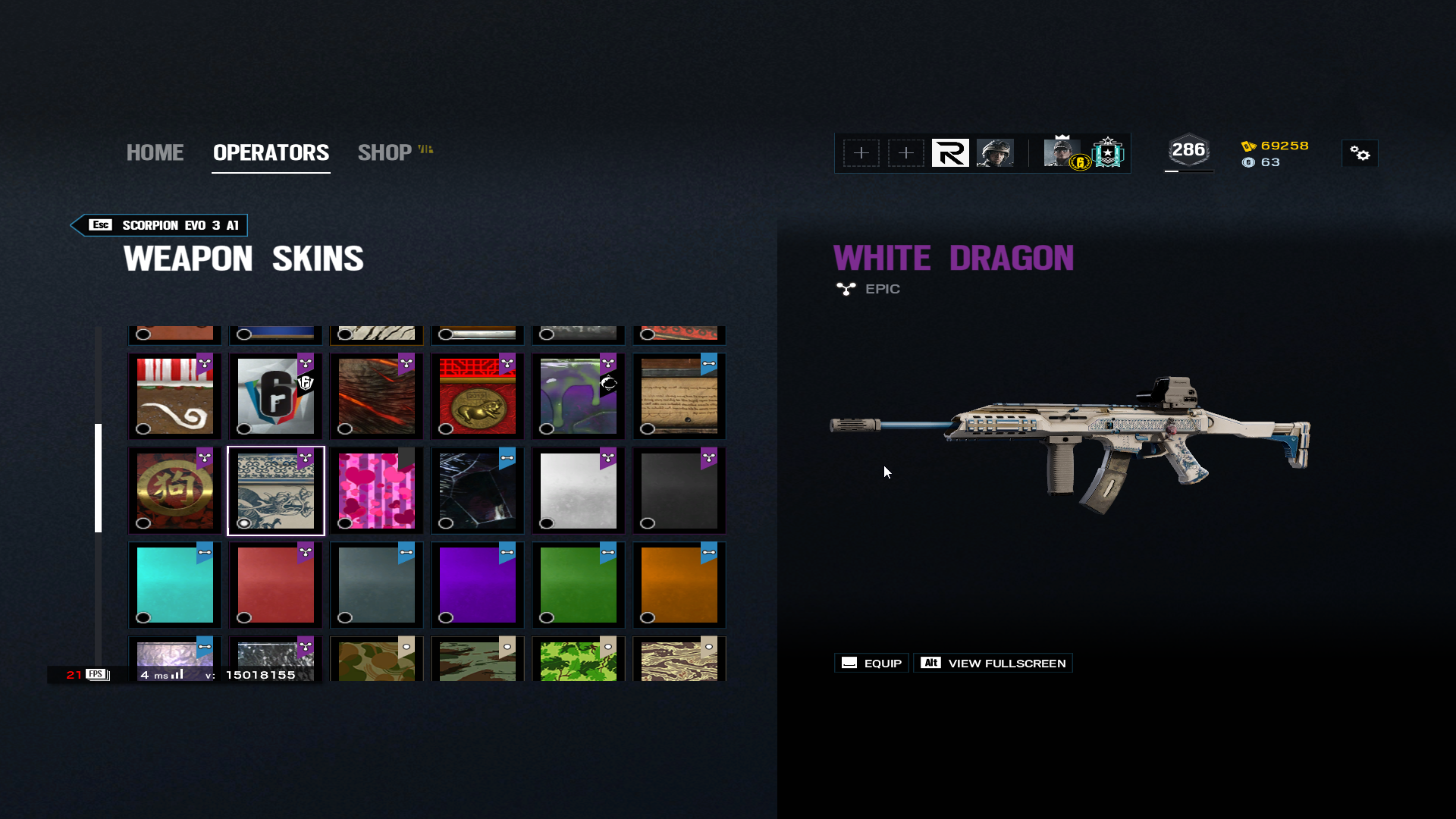Open the SHOP tab
Viewport: 1456px width, 819px height.
tap(385, 152)
